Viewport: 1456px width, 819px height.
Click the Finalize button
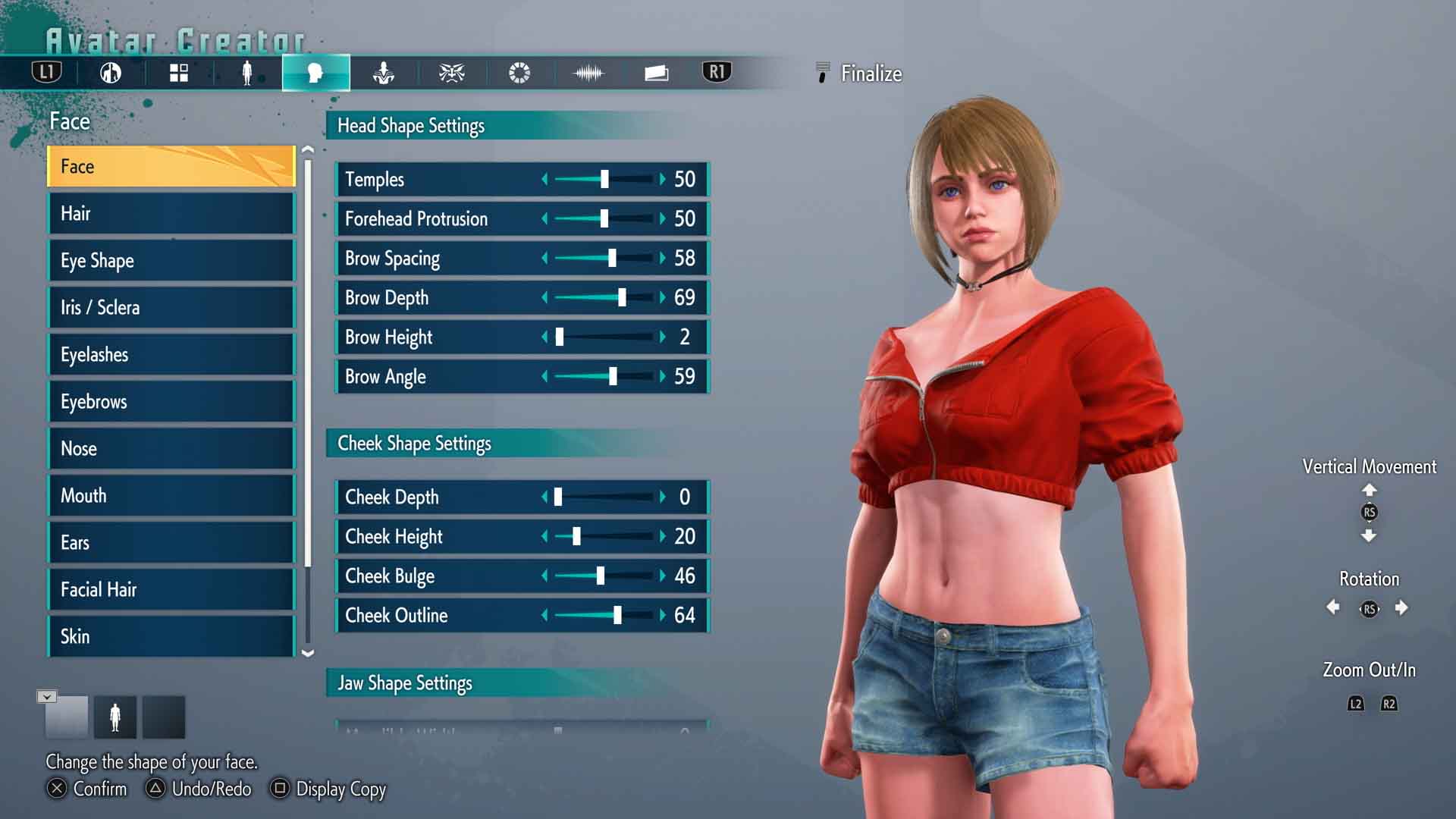869,74
